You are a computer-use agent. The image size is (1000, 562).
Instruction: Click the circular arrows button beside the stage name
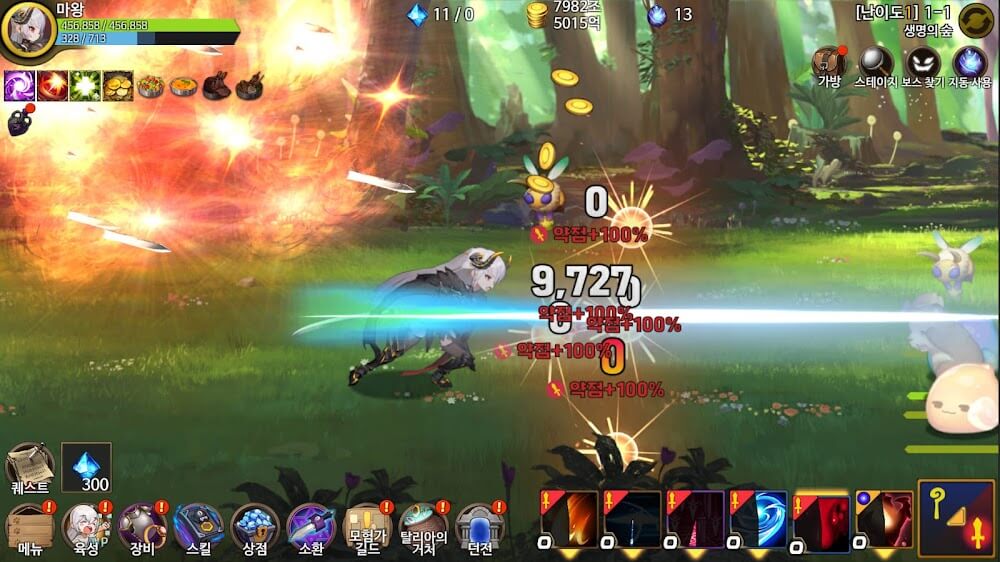point(975,20)
